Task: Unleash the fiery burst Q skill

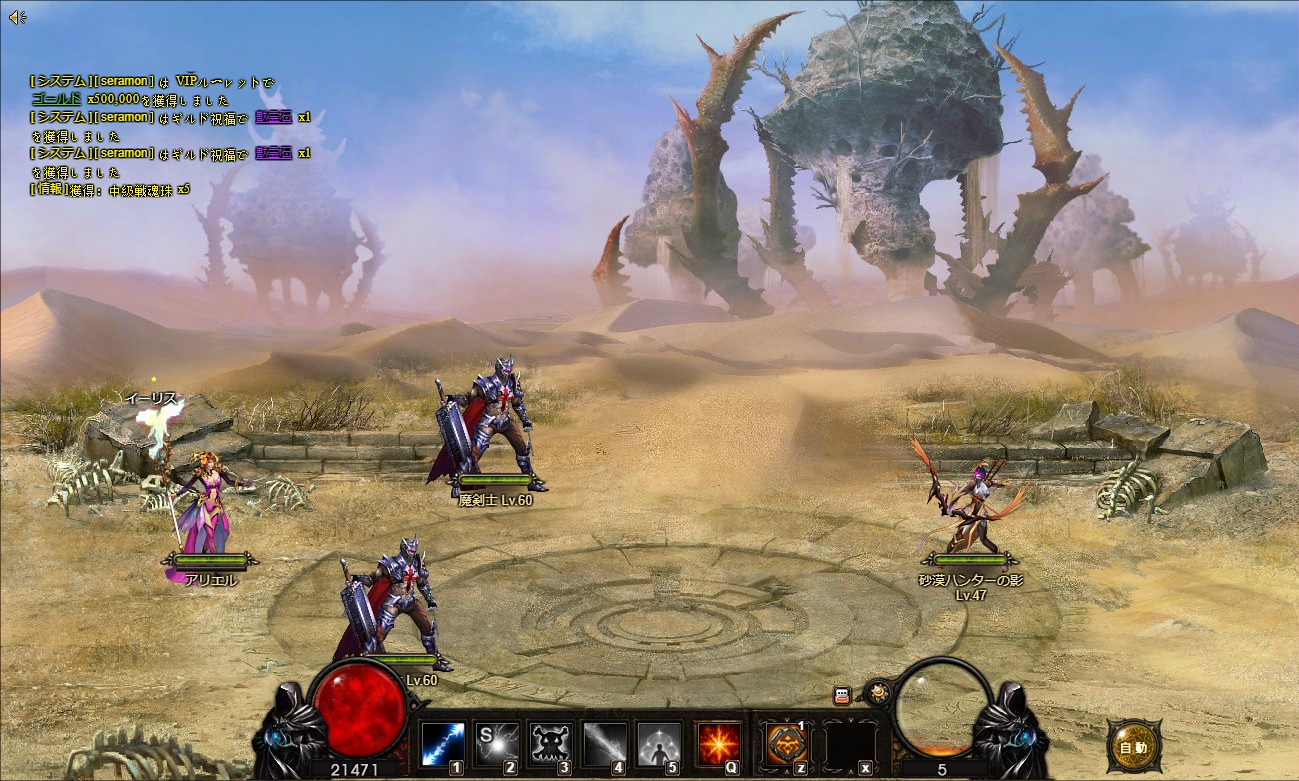Action: point(719,745)
